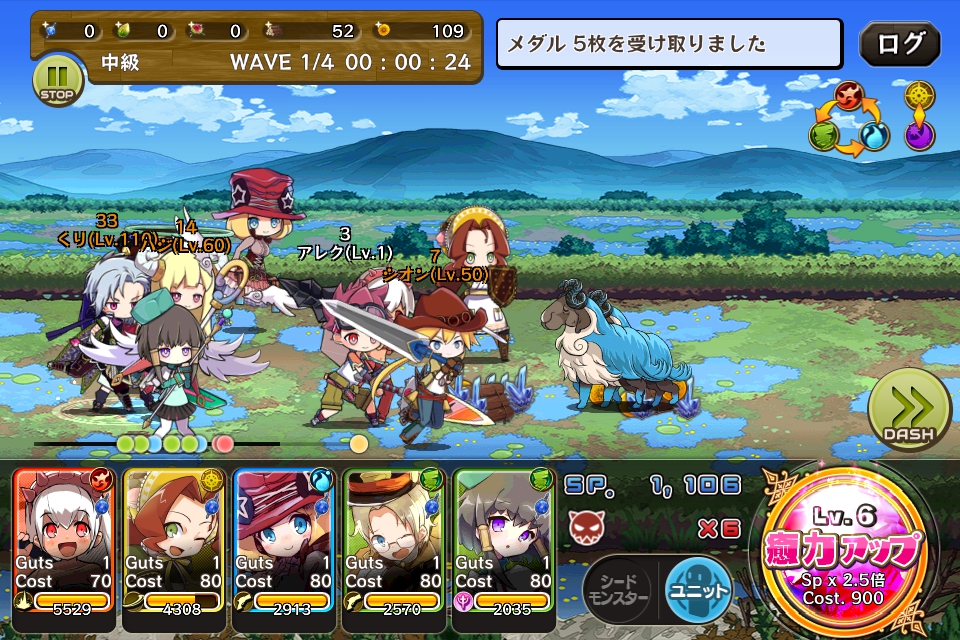Image resolution: width=960 pixels, height=640 pixels.
Task: Pause the battle with the STOP button
Action: (58, 79)
